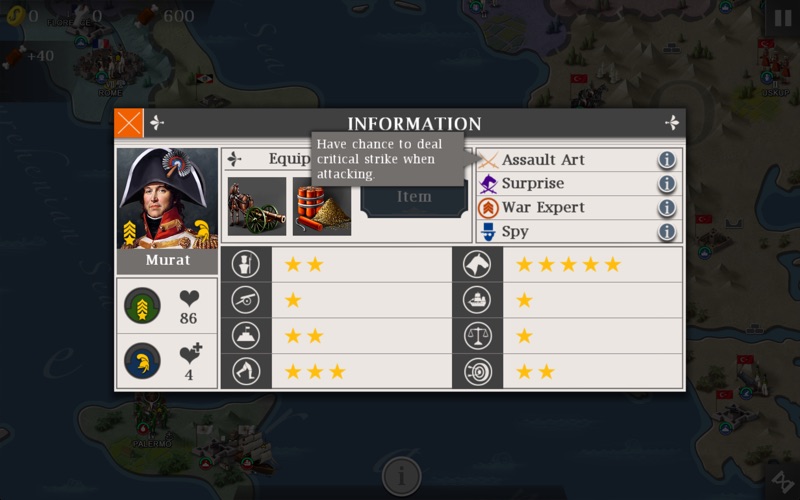The height and width of the screenshot is (500, 800).
Task: Open the bottom info button
Action: pos(400,474)
